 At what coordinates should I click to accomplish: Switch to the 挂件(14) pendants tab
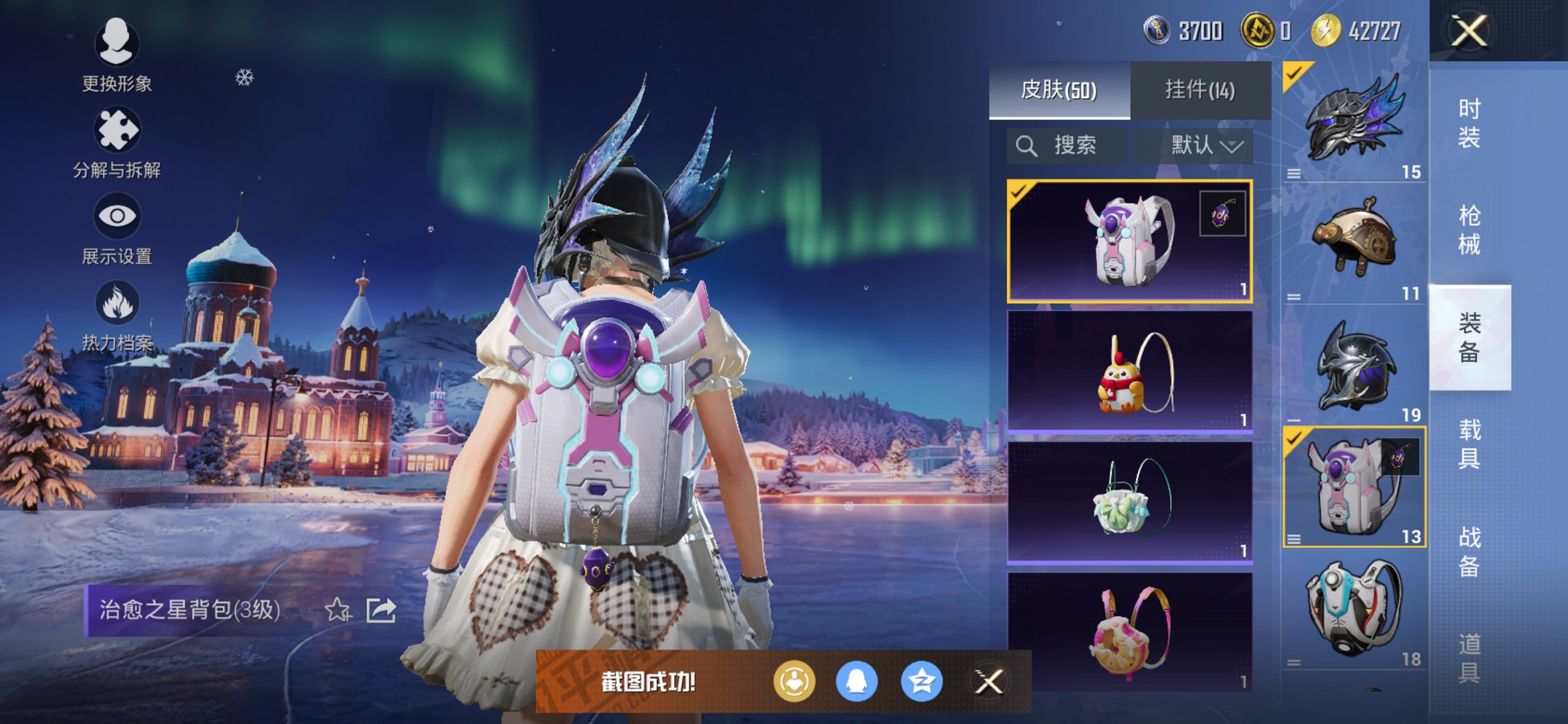1199,90
